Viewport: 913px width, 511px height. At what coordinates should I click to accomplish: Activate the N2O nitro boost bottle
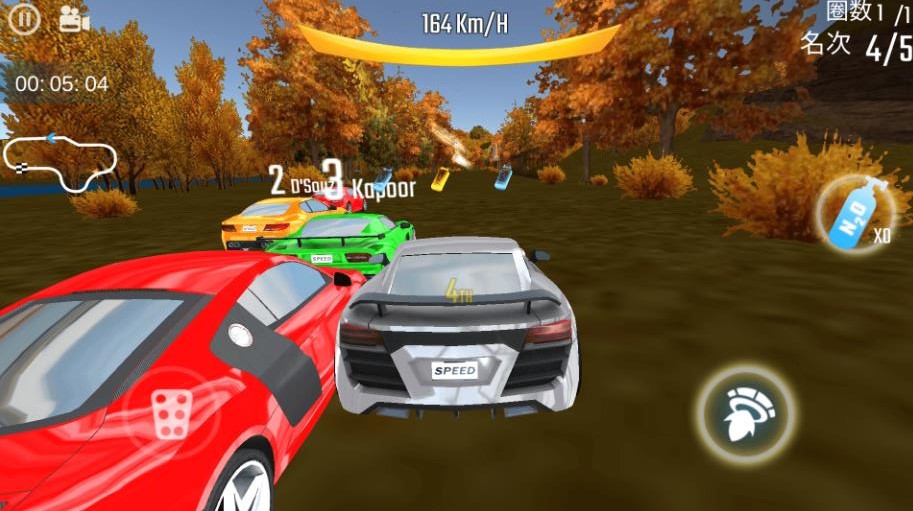pos(856,213)
